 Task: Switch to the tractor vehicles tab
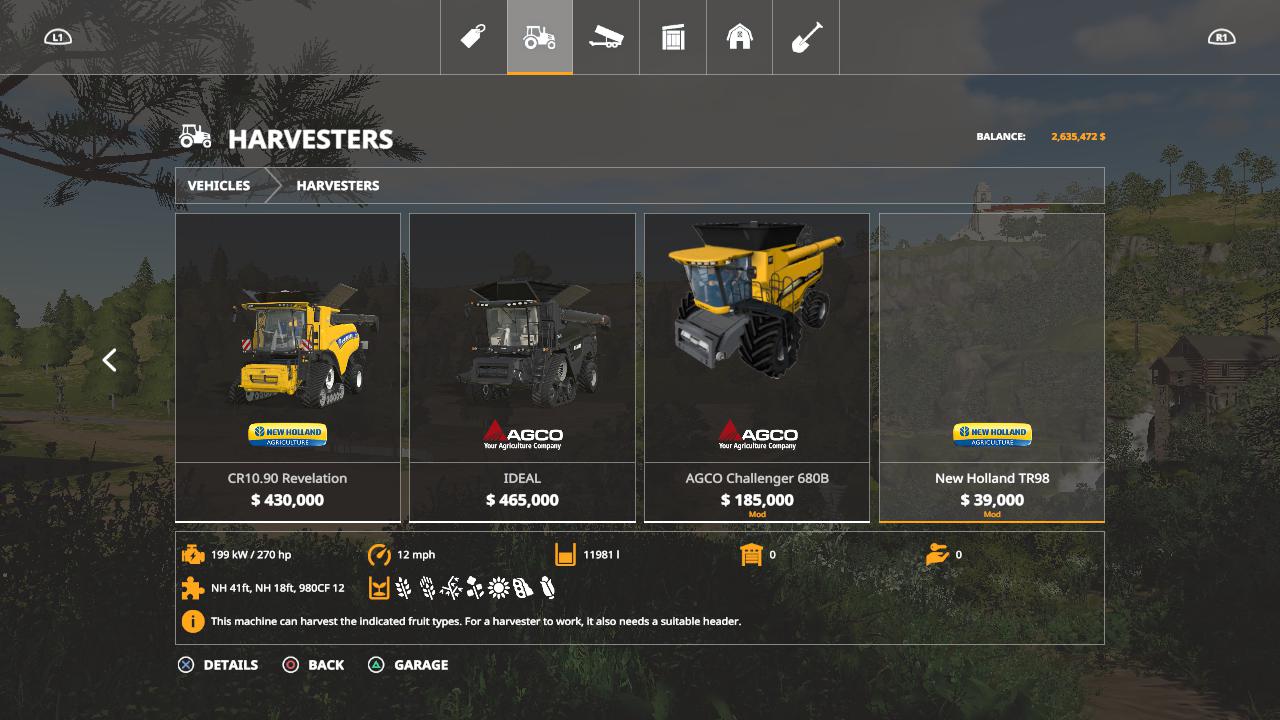[x=540, y=37]
